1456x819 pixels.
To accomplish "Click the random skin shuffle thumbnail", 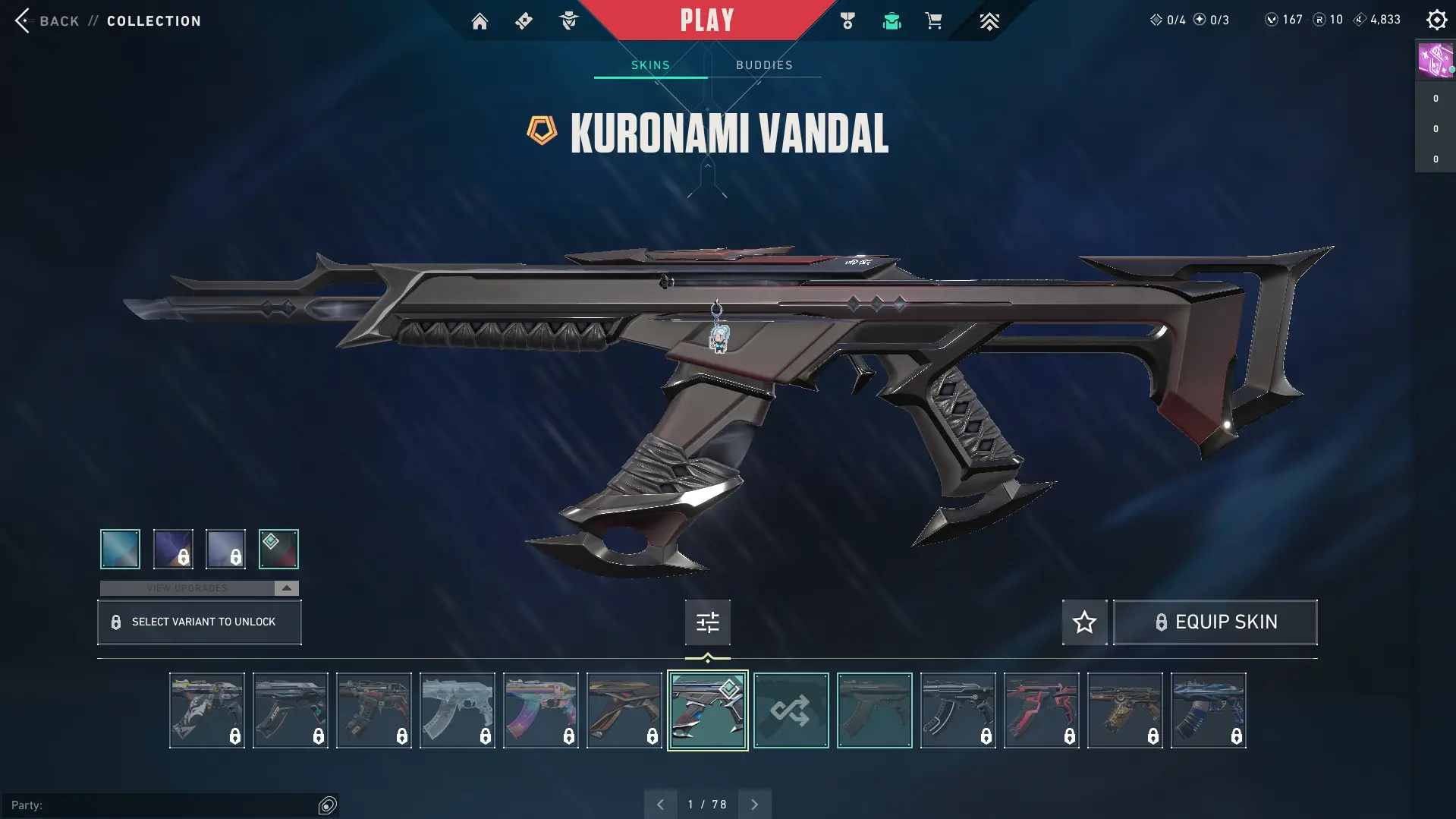I will 791,710.
